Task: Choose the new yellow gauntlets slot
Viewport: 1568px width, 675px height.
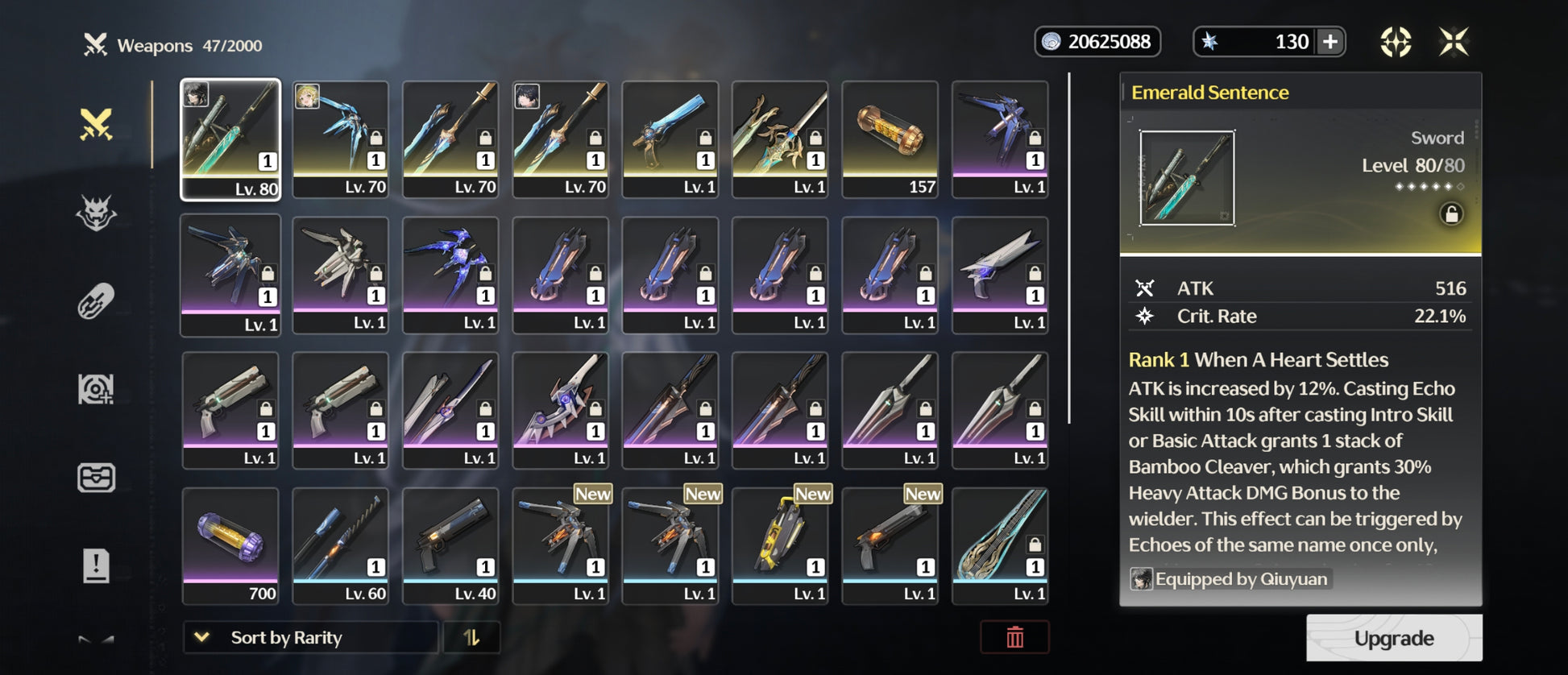Action: coord(780,545)
